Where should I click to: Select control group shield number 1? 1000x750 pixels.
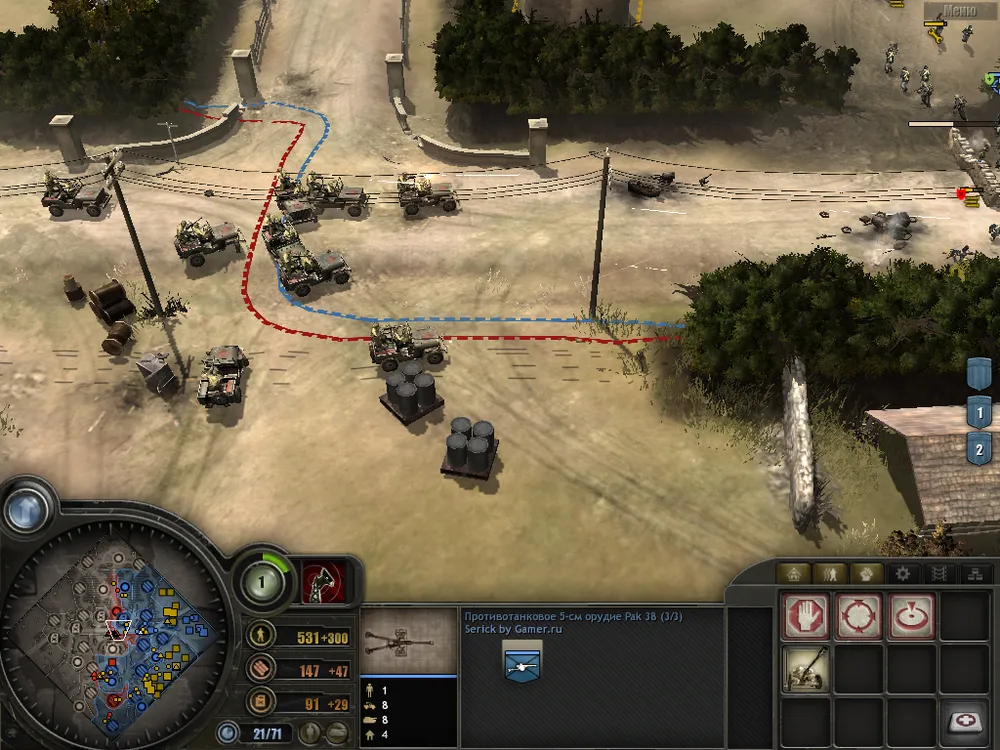979,412
